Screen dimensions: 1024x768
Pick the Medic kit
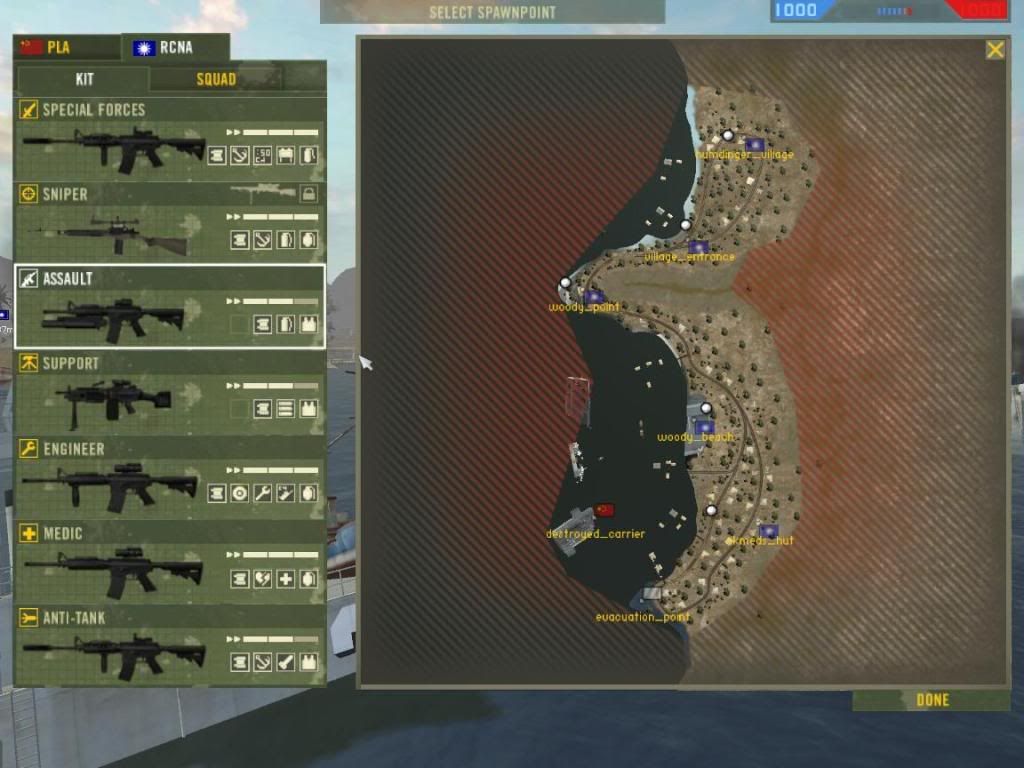pos(170,561)
